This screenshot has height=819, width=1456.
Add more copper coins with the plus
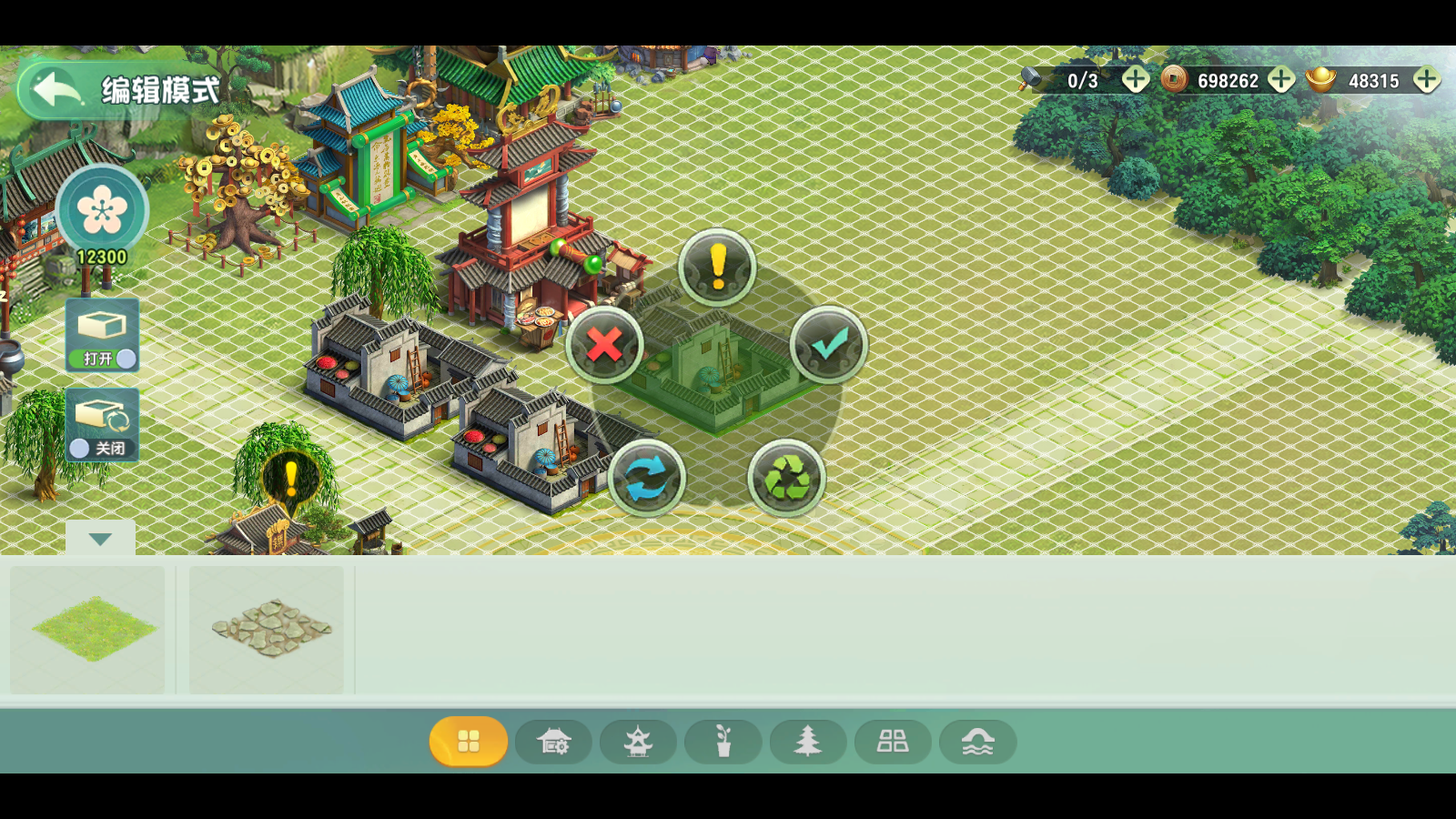click(1281, 80)
